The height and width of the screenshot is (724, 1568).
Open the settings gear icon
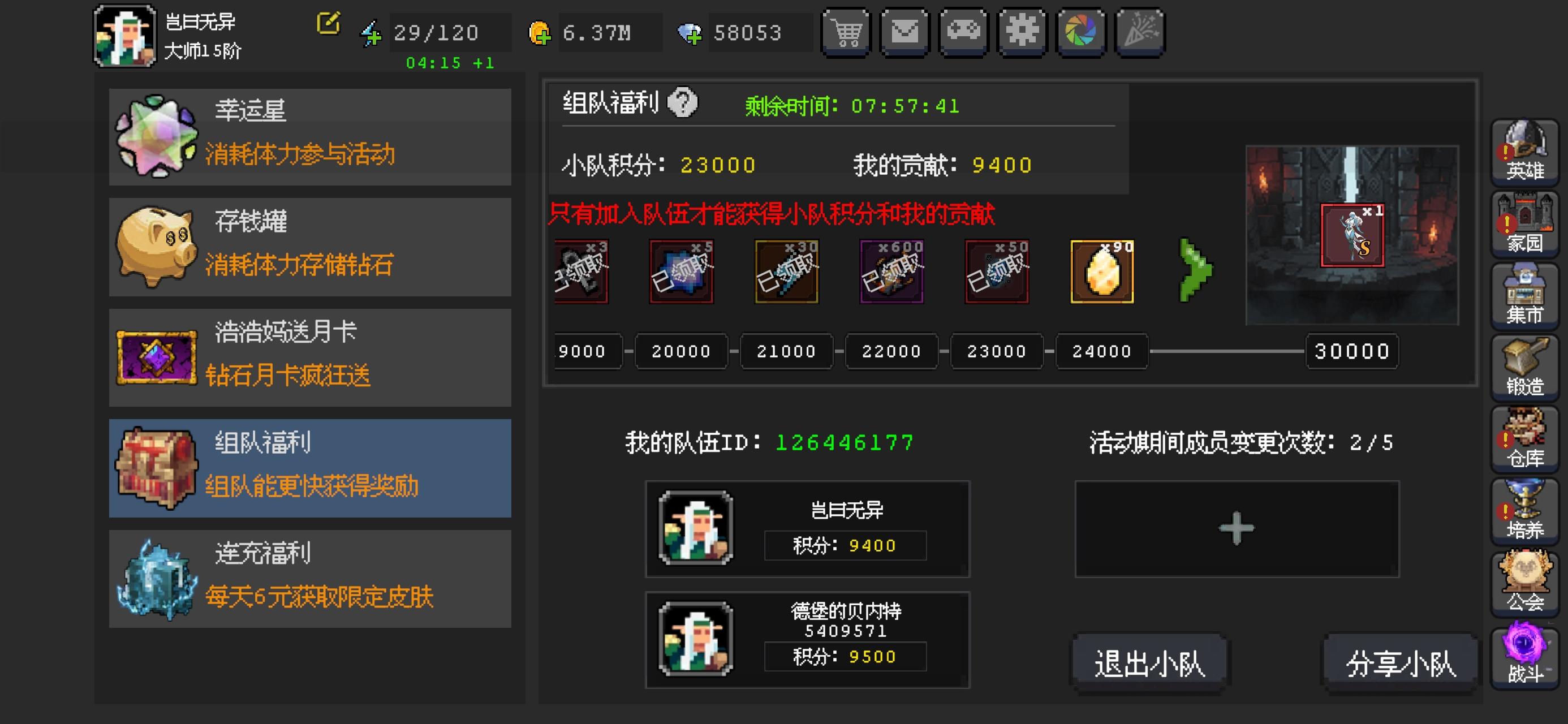point(1022,32)
